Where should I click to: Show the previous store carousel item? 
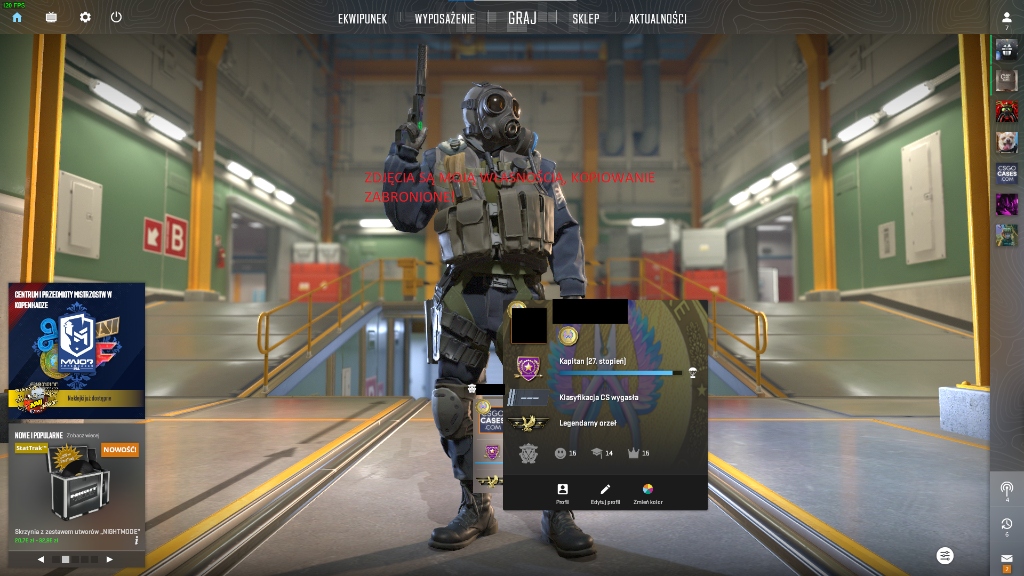(41, 559)
